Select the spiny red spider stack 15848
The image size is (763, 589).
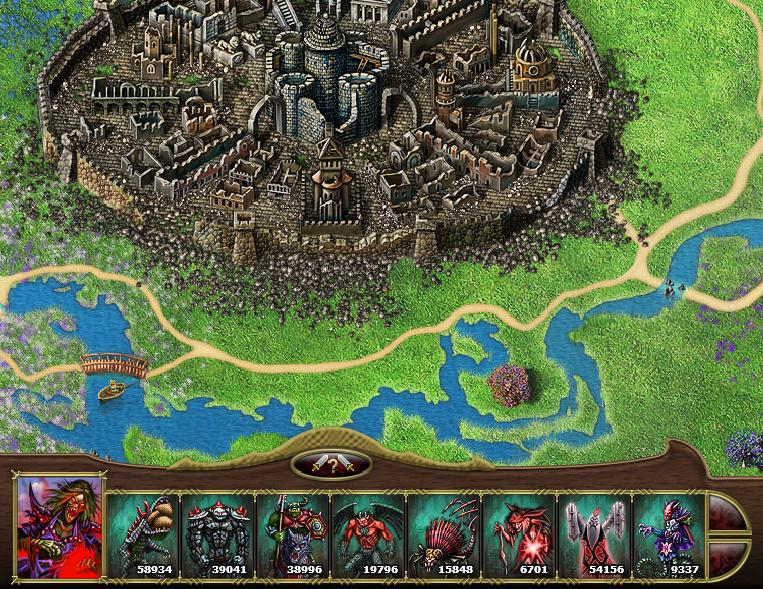(444, 535)
